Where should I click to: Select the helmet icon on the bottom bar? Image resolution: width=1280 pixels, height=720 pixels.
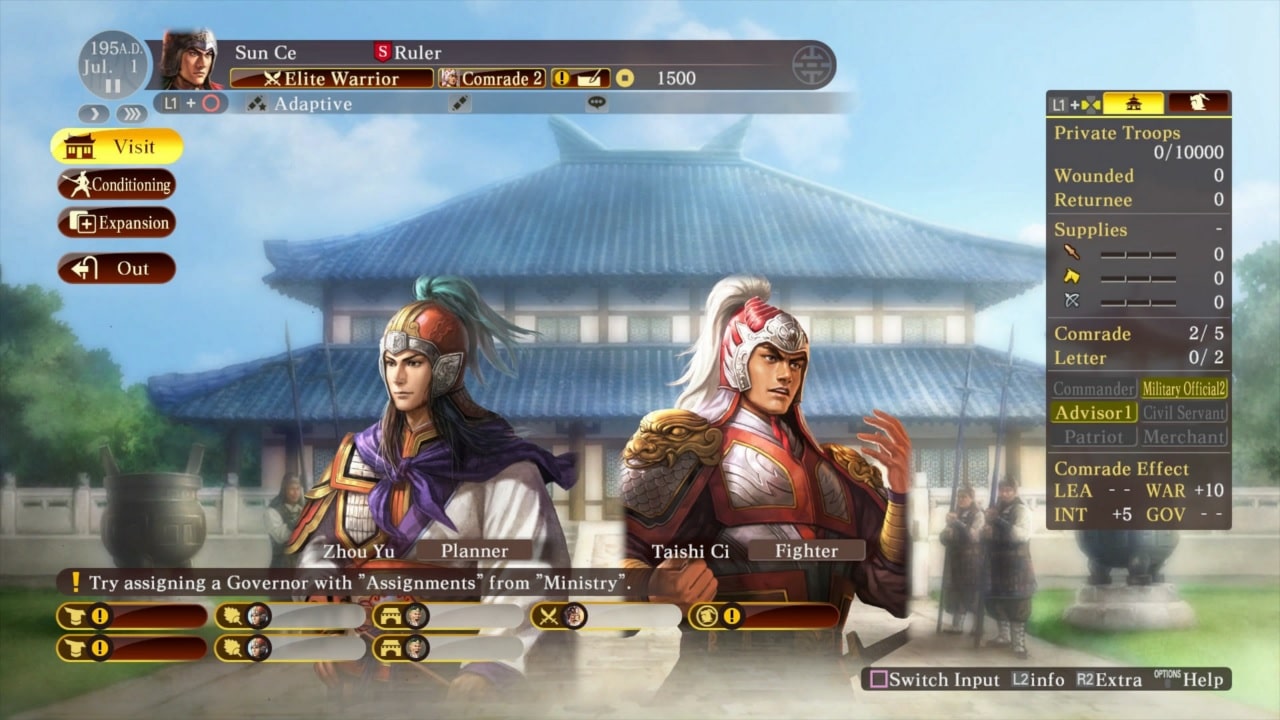tap(74, 616)
